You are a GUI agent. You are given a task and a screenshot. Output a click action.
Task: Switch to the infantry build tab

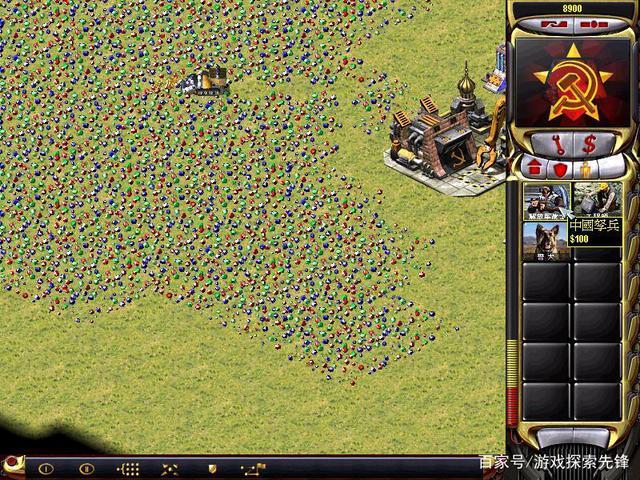[x=588, y=168]
